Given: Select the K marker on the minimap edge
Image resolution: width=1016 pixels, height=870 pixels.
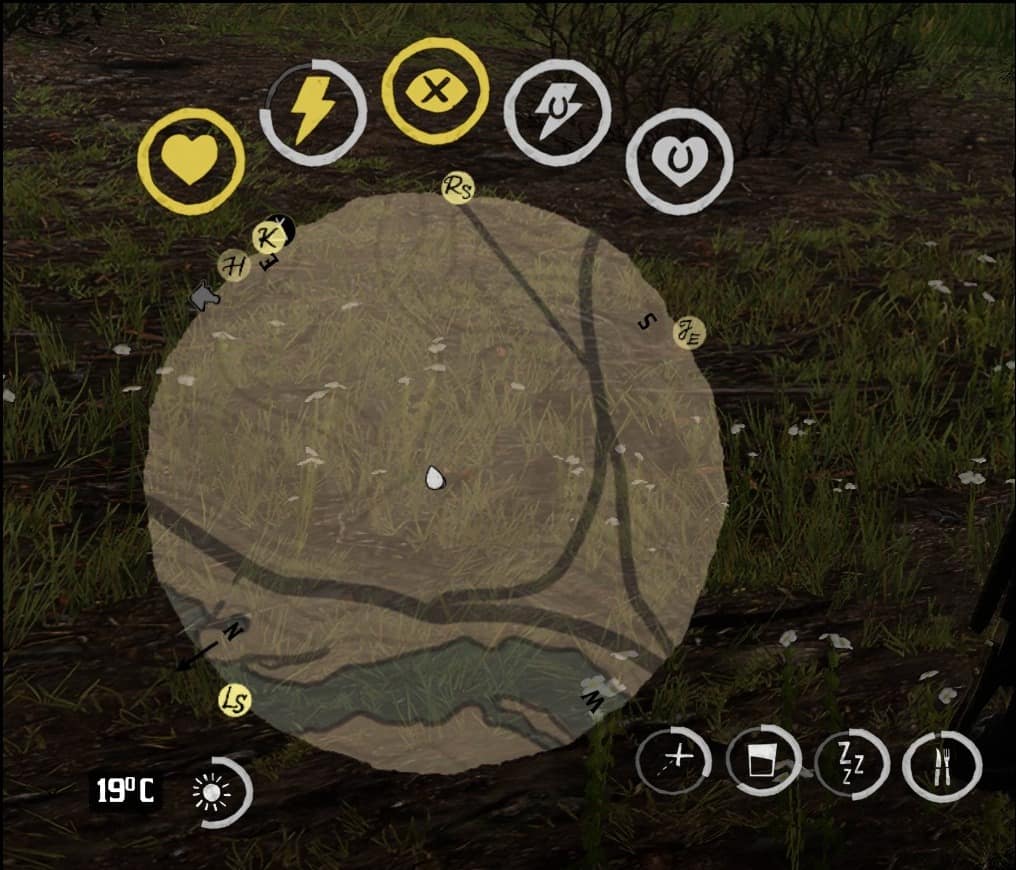Looking at the screenshot, I should click(266, 238).
